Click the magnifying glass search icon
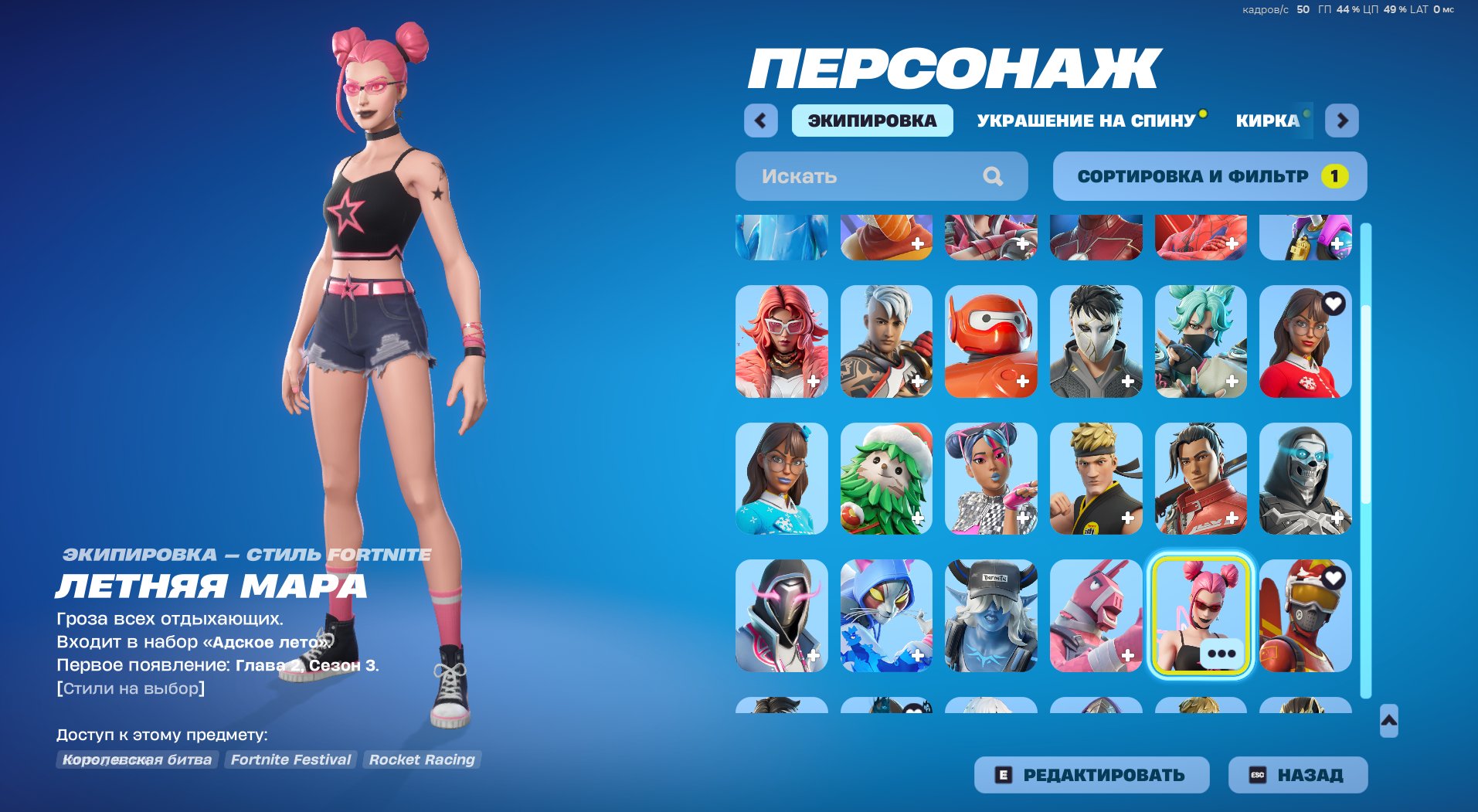This screenshot has width=1478, height=812. tap(993, 176)
